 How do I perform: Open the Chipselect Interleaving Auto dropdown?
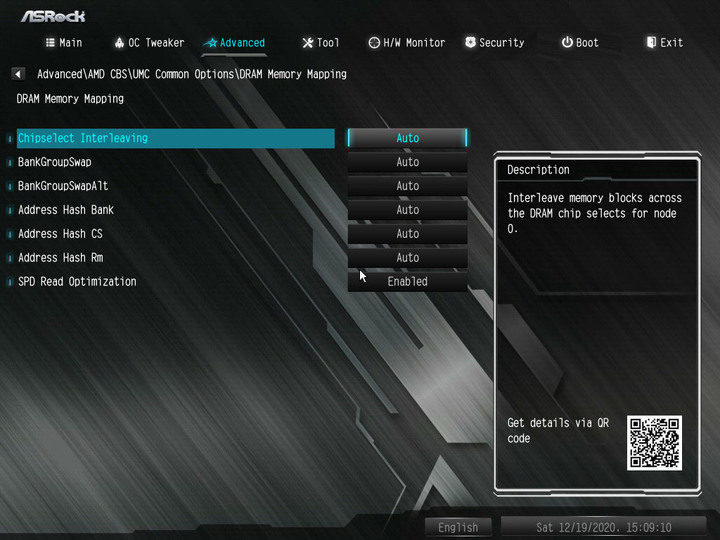[x=407, y=138]
